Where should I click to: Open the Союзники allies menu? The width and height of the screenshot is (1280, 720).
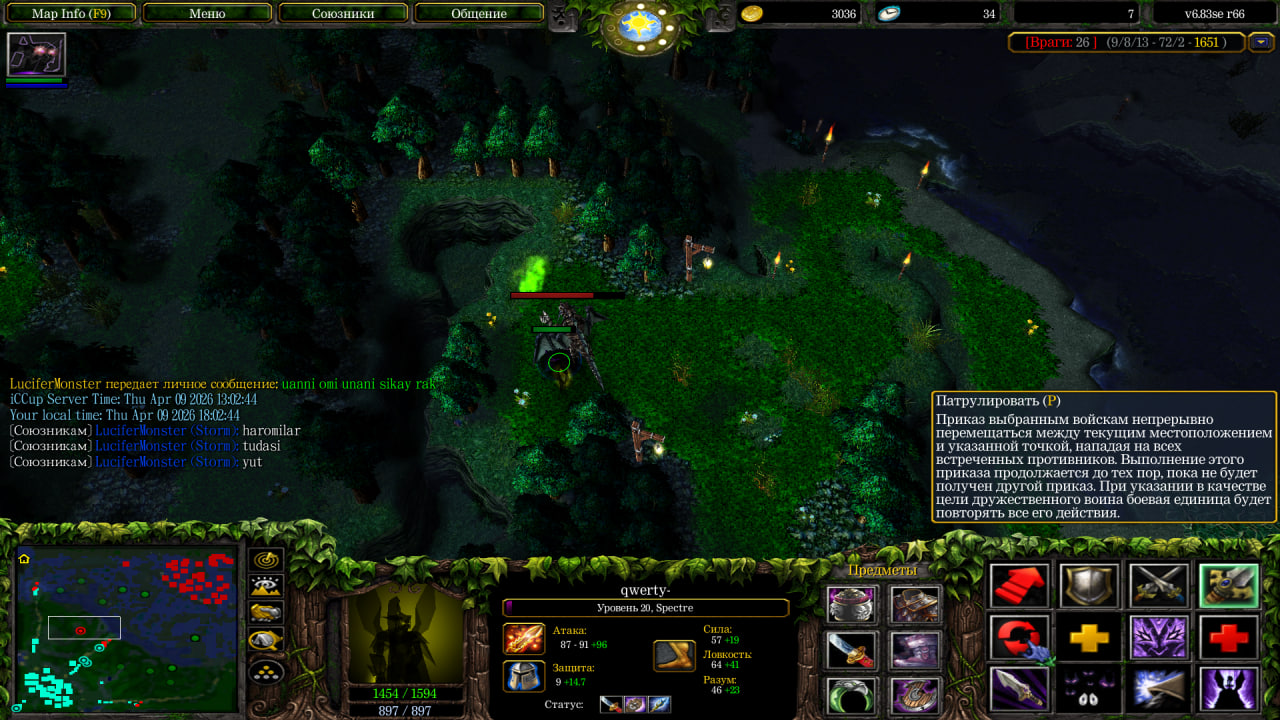click(343, 13)
